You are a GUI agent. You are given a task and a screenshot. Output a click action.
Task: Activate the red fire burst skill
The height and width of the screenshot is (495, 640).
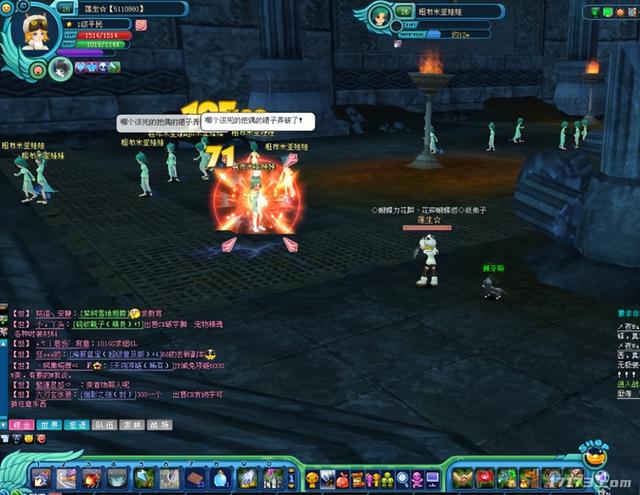pyautogui.click(x=94, y=479)
